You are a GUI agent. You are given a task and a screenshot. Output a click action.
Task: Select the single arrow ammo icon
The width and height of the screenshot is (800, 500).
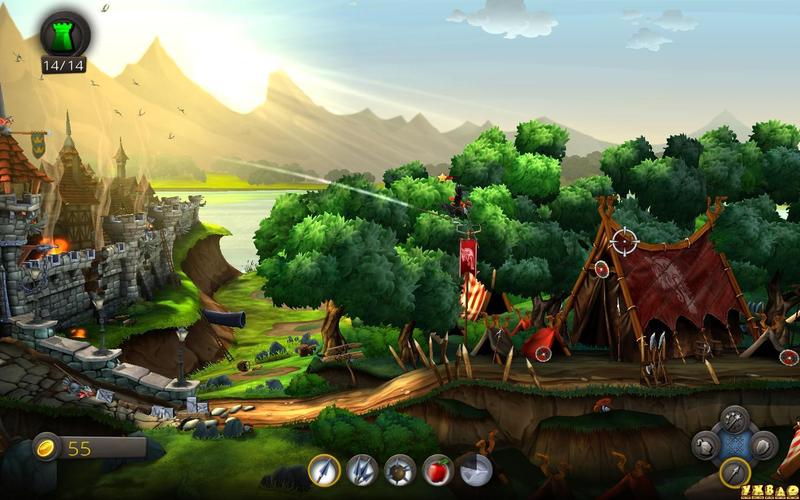tap(324, 469)
